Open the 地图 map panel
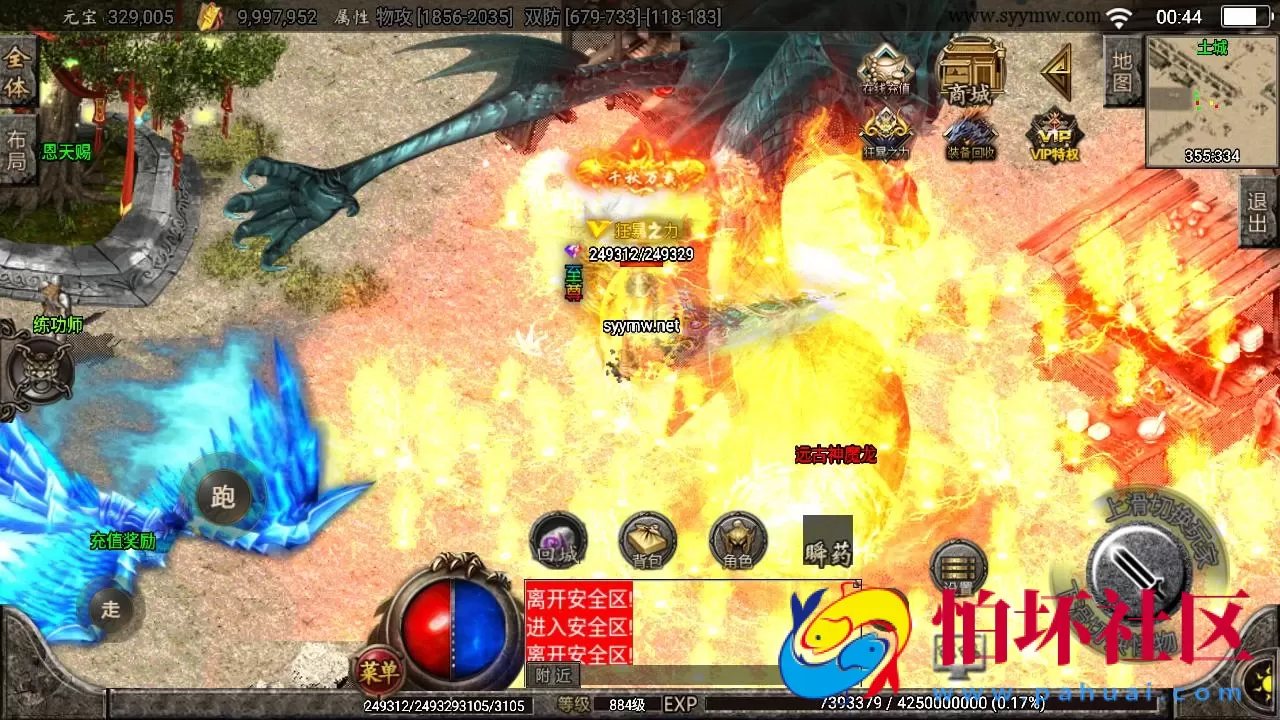1280x720 pixels. [1120, 68]
